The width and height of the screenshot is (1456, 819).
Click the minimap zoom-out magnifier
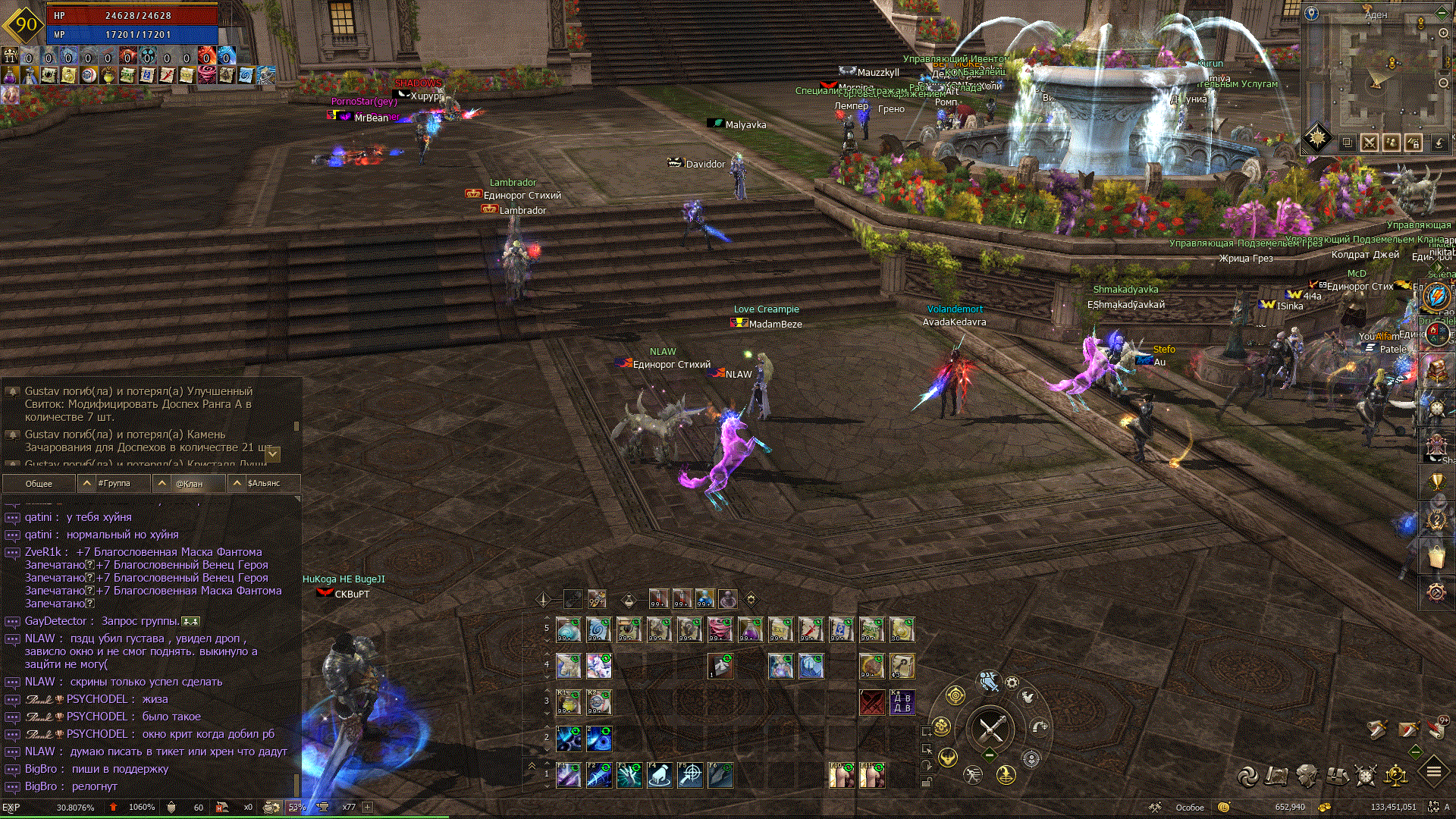(x=1444, y=83)
